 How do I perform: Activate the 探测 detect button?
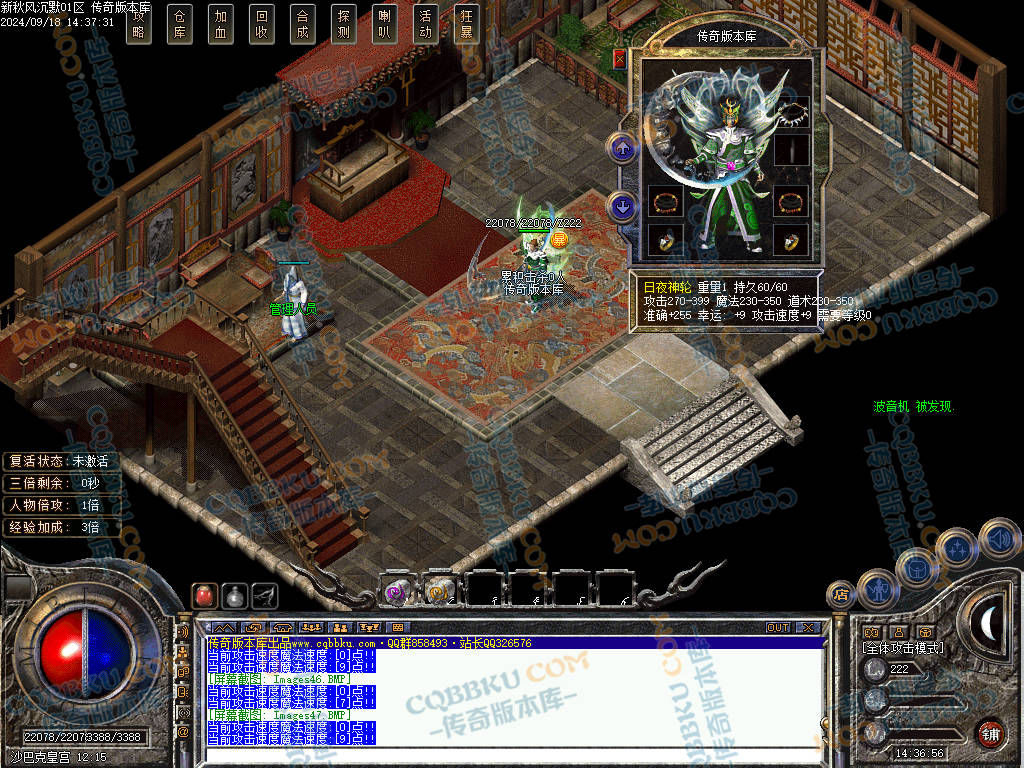coord(344,24)
